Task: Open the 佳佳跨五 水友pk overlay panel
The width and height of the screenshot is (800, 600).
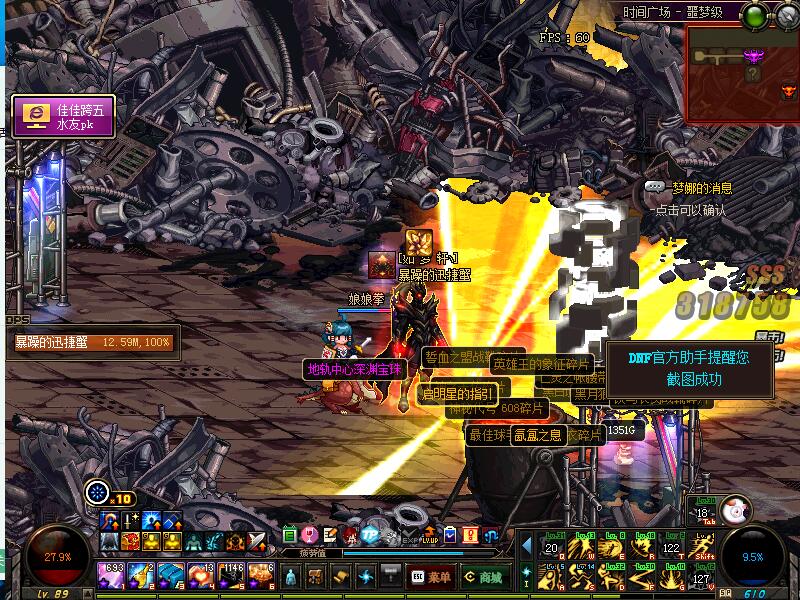Action: point(63,116)
